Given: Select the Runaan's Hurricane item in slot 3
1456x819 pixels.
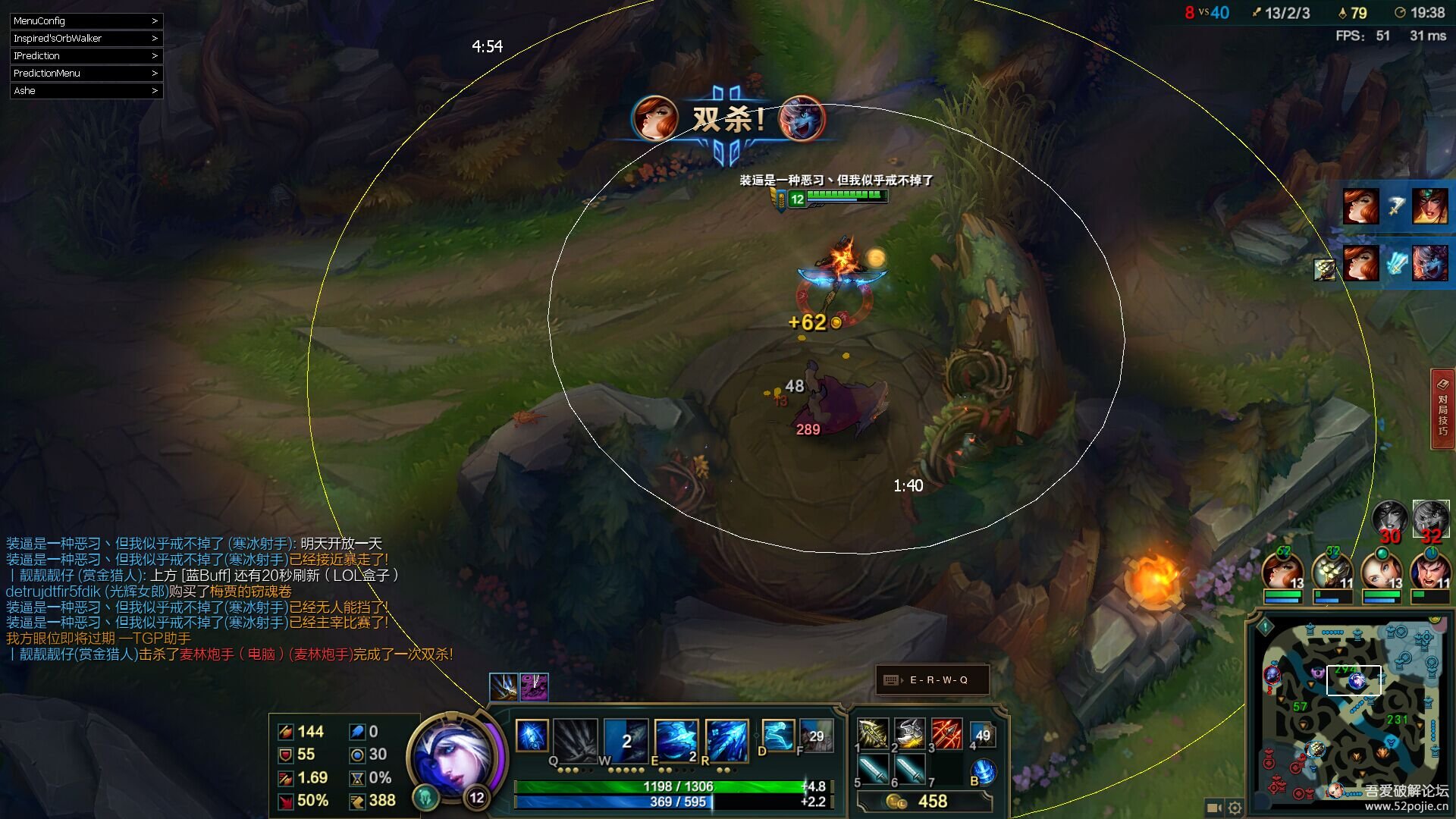Looking at the screenshot, I should pyautogui.click(x=946, y=734).
